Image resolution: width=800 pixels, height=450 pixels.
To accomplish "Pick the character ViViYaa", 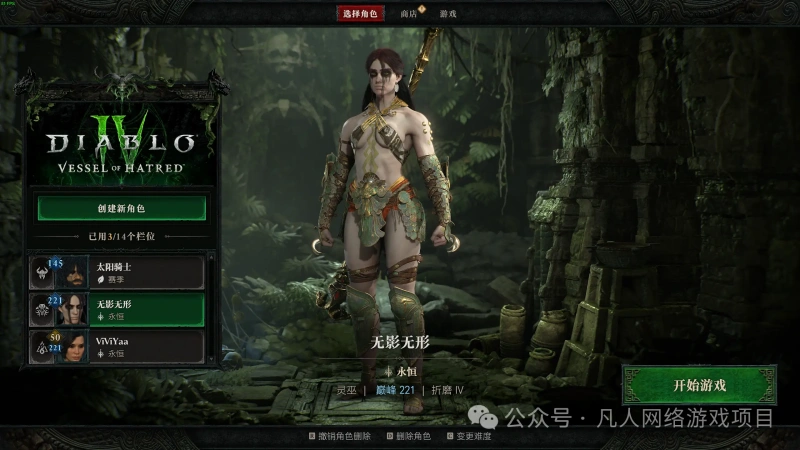I will (x=120, y=346).
